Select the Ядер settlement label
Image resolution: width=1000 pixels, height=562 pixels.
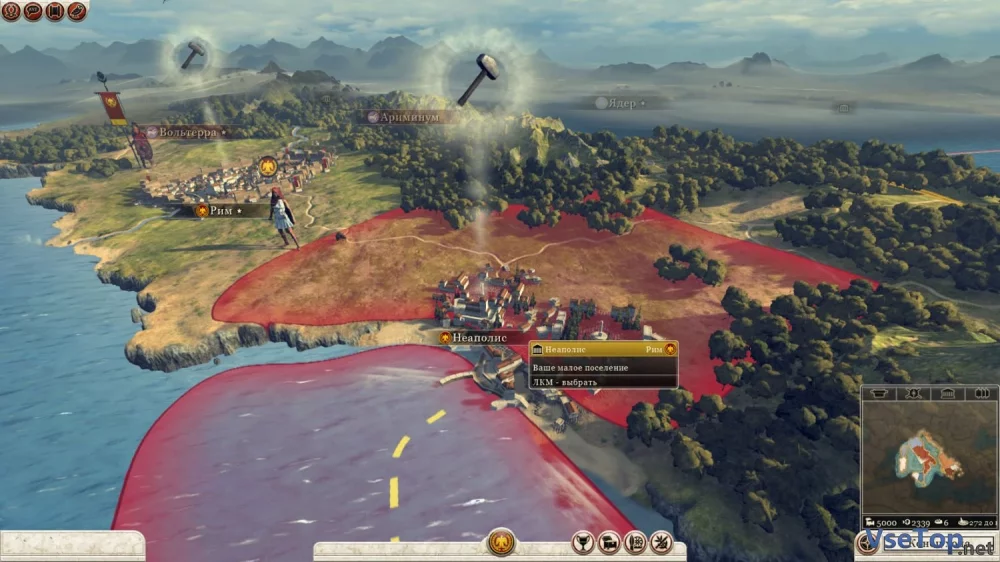coord(621,102)
